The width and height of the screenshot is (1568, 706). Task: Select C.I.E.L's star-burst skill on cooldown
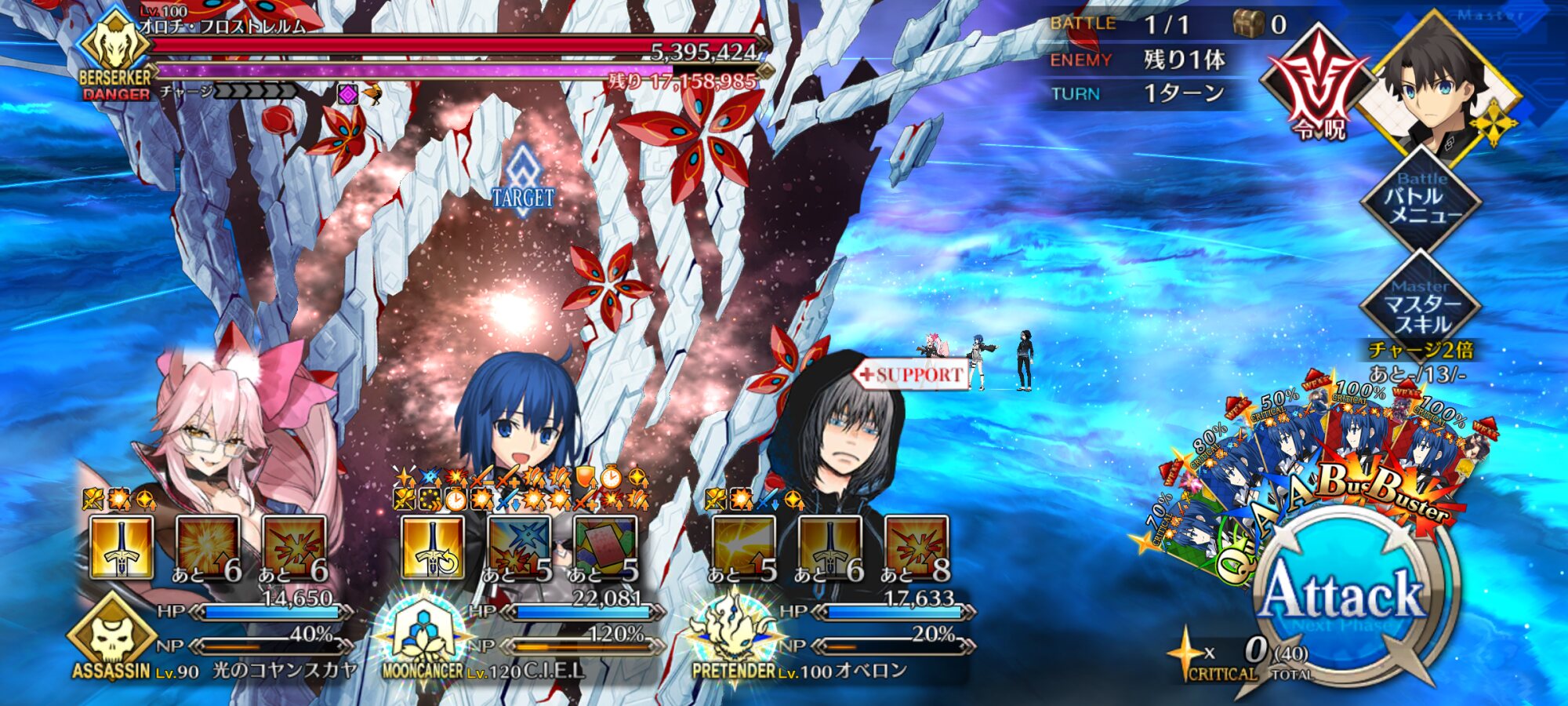pyautogui.click(x=518, y=548)
